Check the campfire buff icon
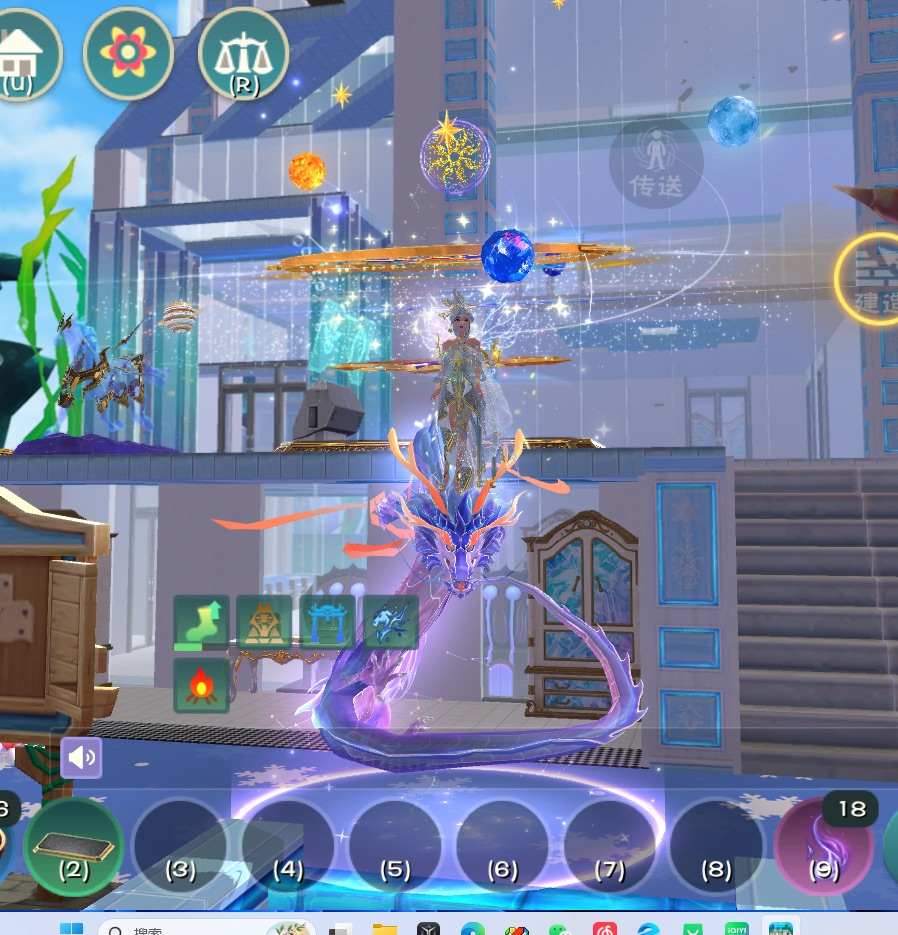Image resolution: width=898 pixels, height=935 pixels. click(202, 685)
